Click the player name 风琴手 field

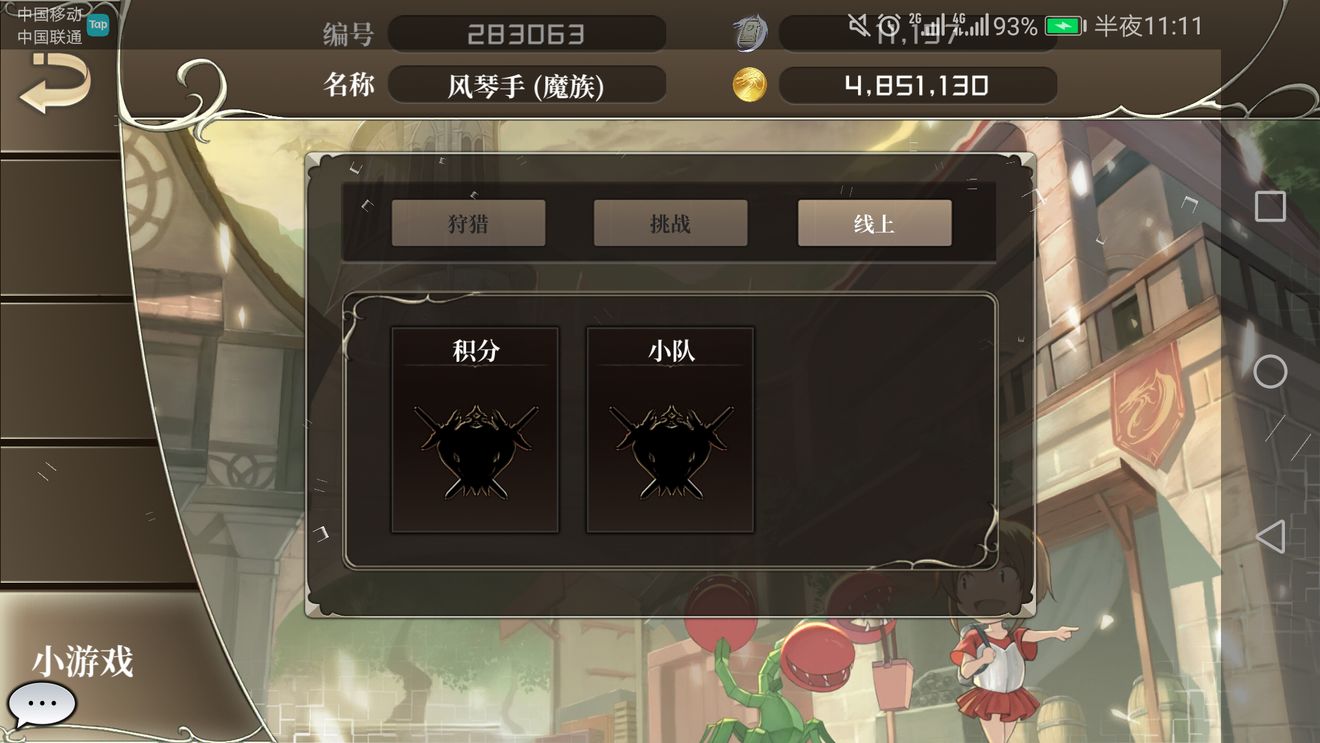pos(528,85)
